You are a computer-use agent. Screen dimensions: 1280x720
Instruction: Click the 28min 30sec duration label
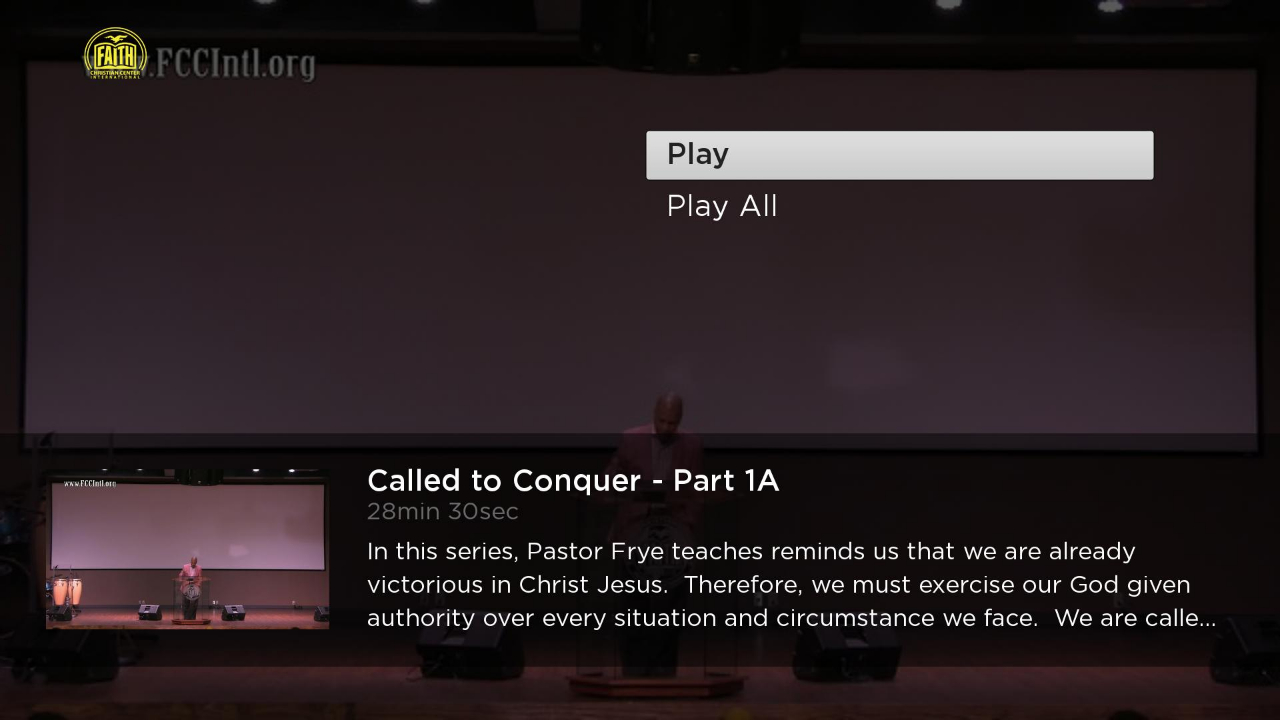443,511
